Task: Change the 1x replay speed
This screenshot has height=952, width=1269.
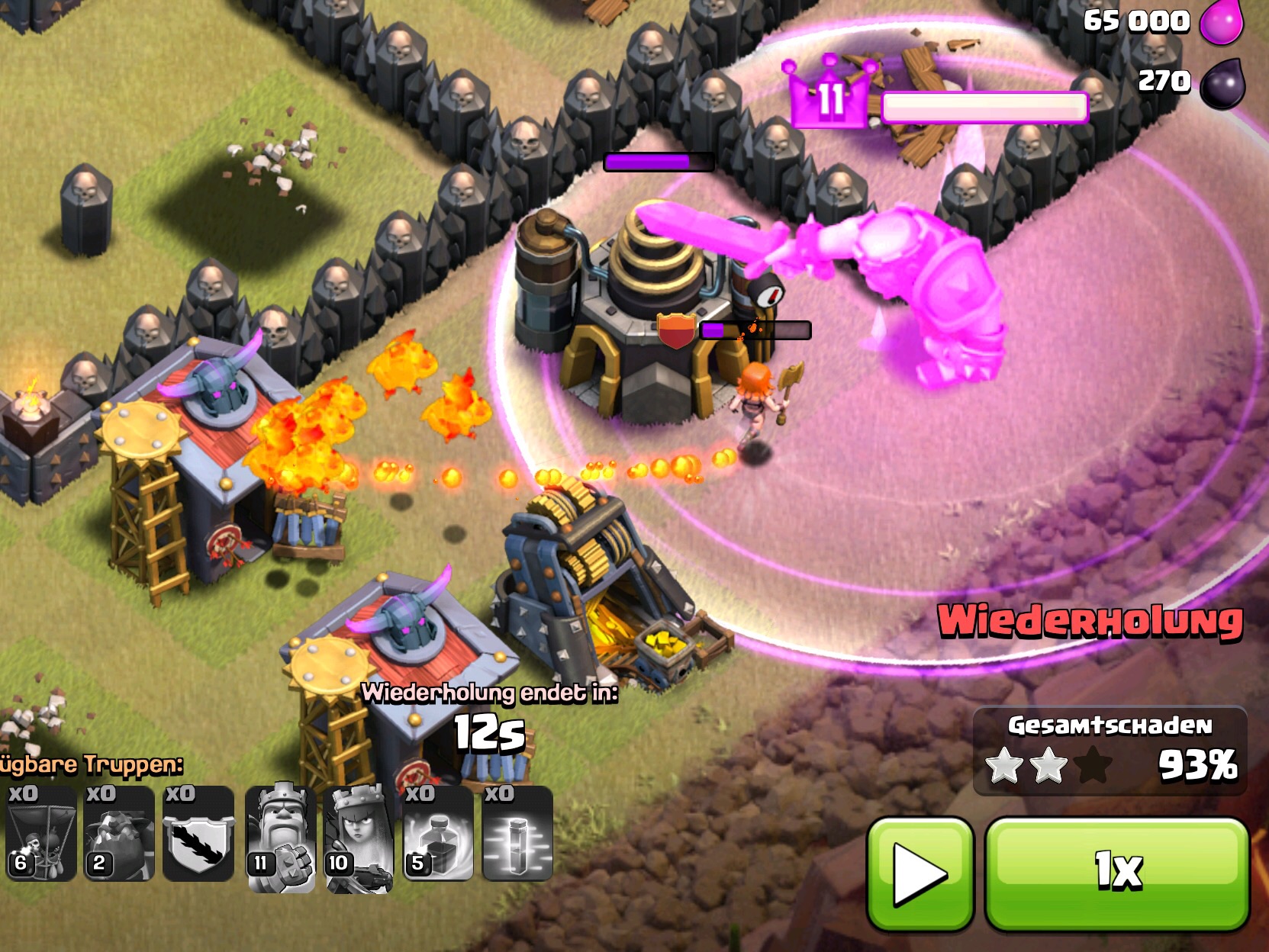Action: [x=1118, y=873]
